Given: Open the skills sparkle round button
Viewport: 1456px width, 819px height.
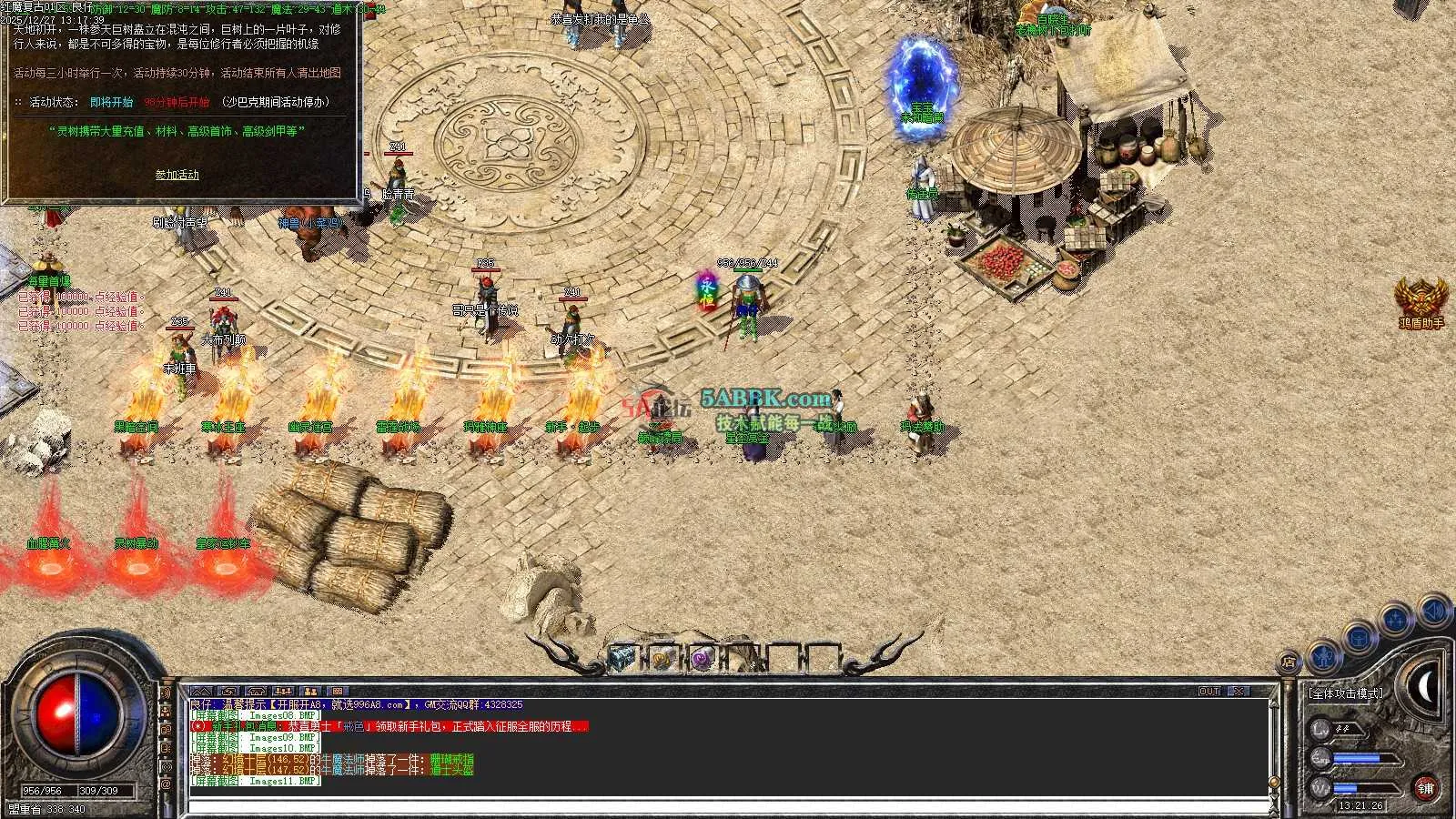Looking at the screenshot, I should point(1396,622).
